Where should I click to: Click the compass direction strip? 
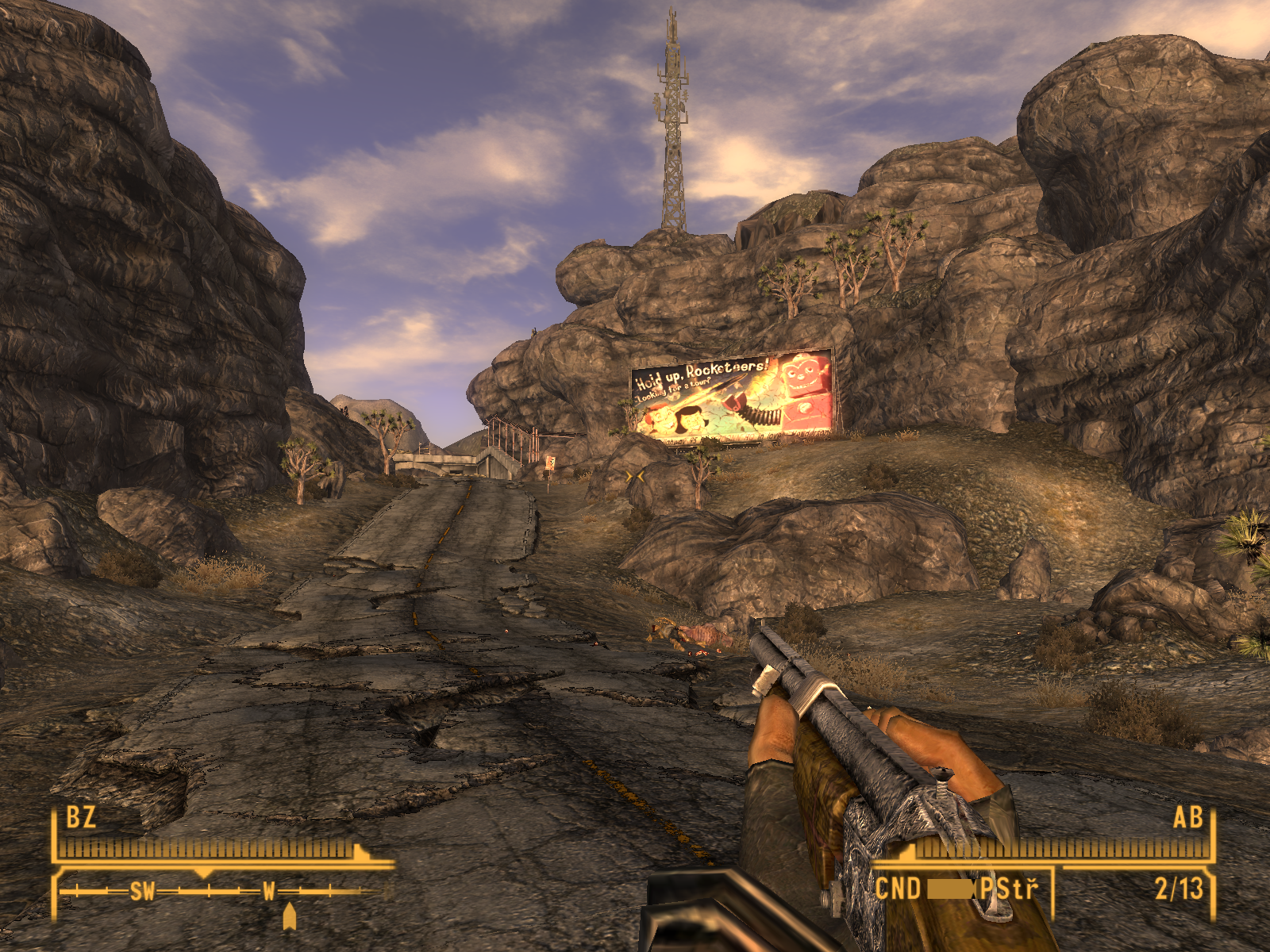[x=222, y=892]
